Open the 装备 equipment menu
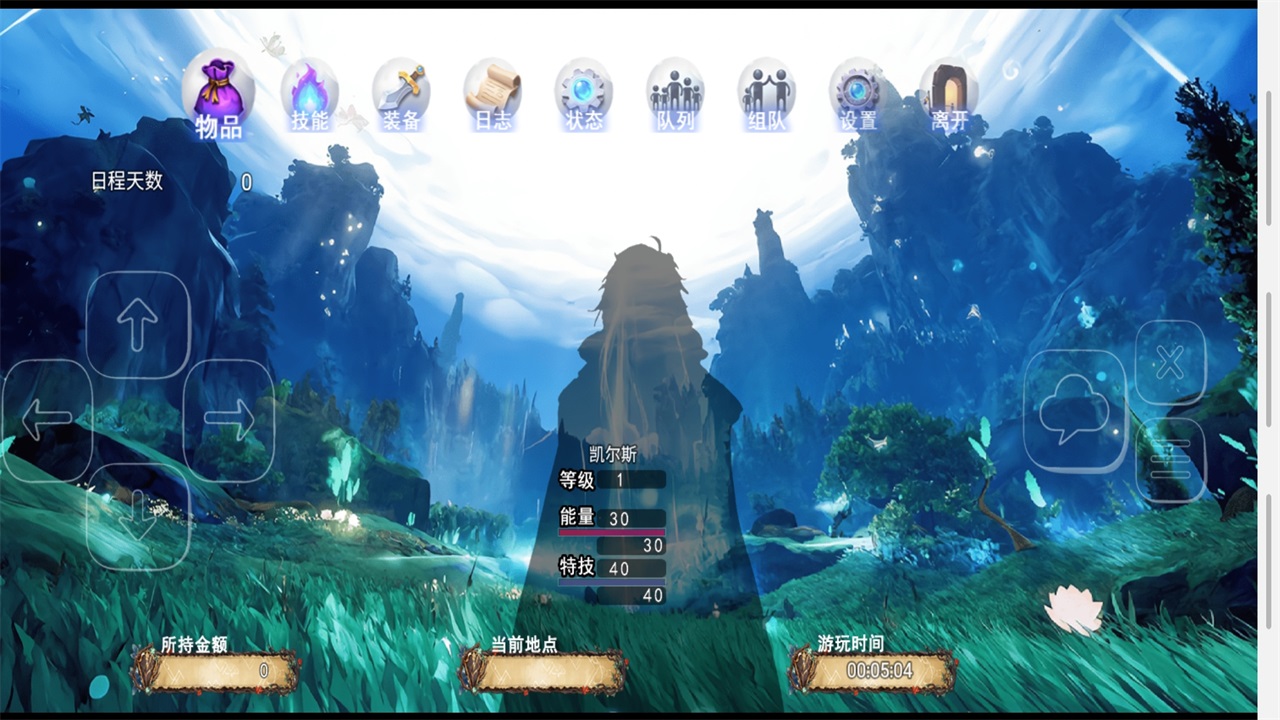1280x720 pixels. pos(401,94)
